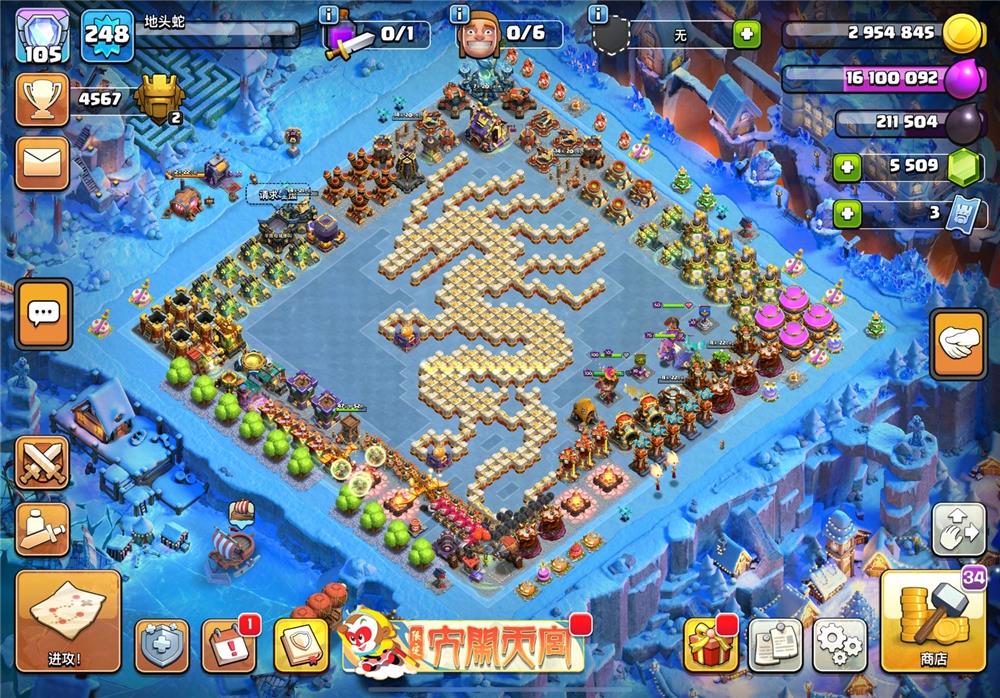Open the shield protection info
Viewport: 1000px width, 698px height.
pyautogui.click(x=162, y=647)
